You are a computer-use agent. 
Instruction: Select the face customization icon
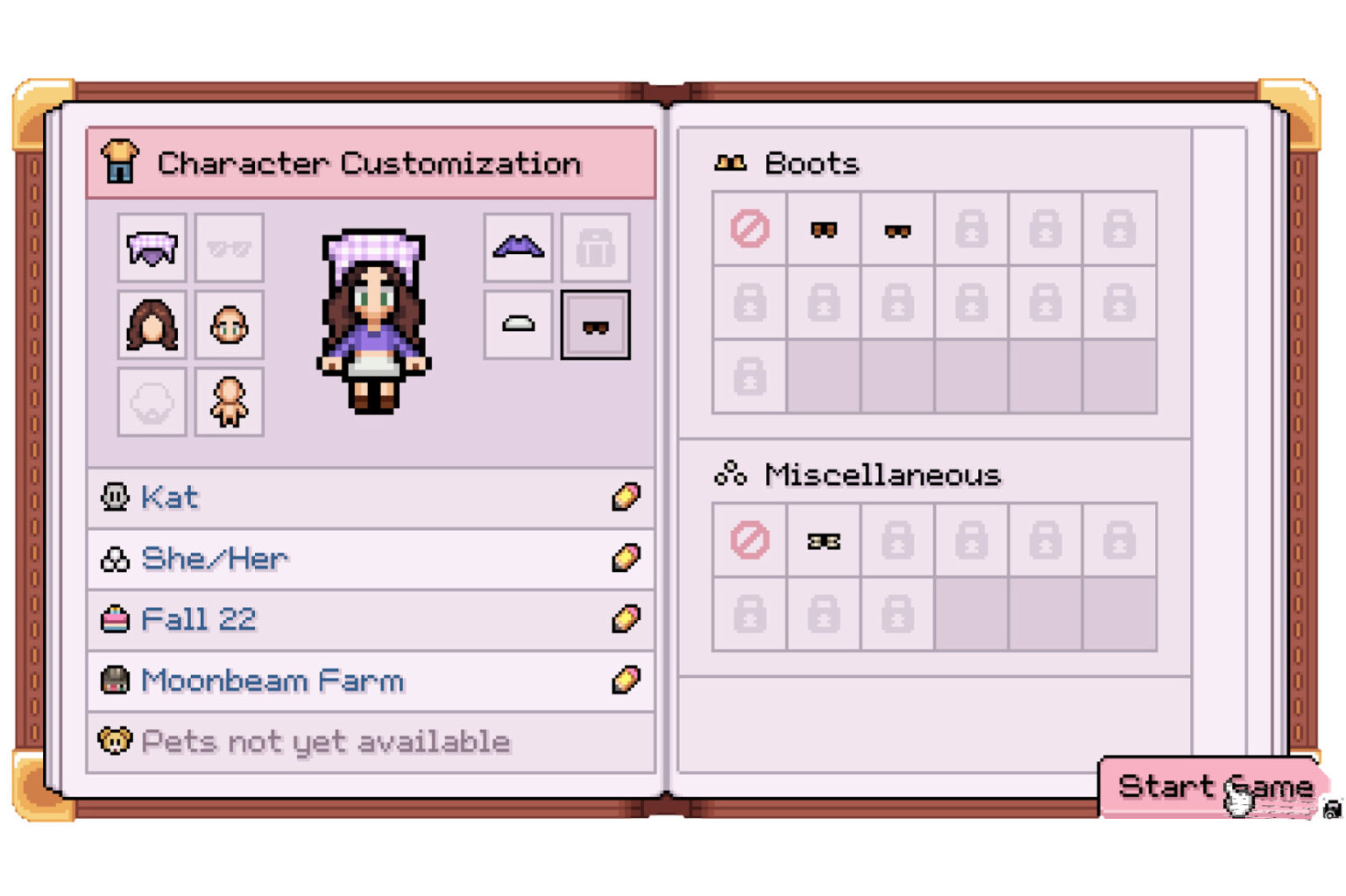point(230,325)
